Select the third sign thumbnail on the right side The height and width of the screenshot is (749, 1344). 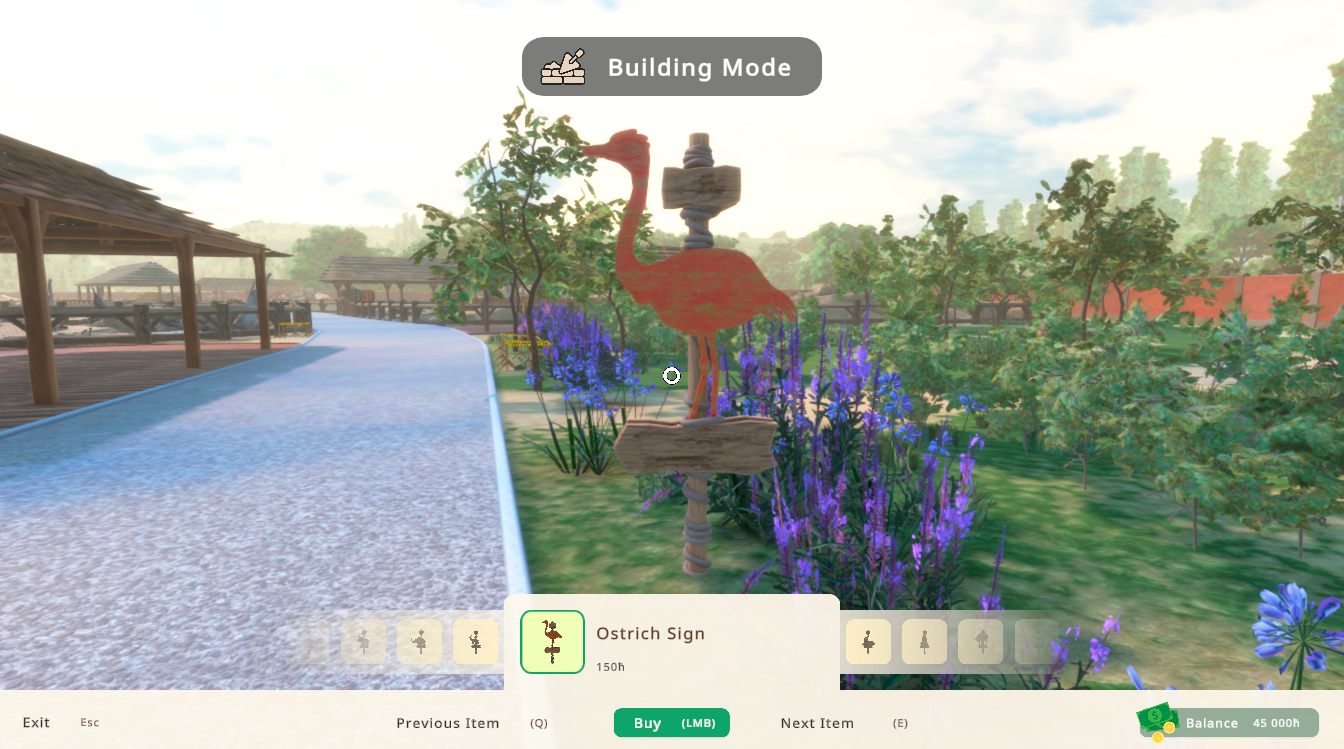click(x=980, y=641)
